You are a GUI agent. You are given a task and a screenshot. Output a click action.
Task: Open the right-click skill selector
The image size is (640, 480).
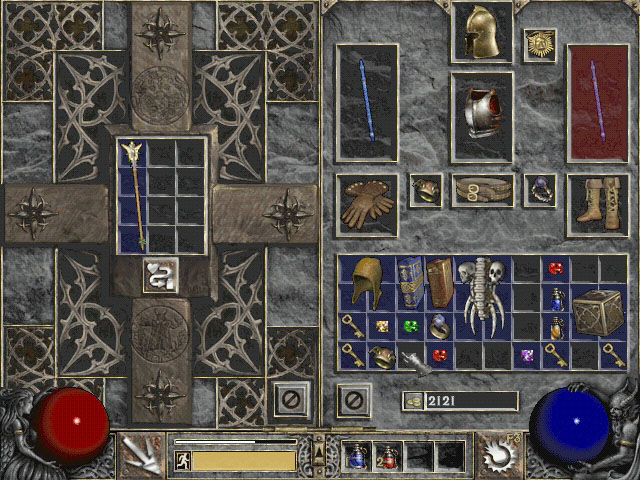coord(496,455)
